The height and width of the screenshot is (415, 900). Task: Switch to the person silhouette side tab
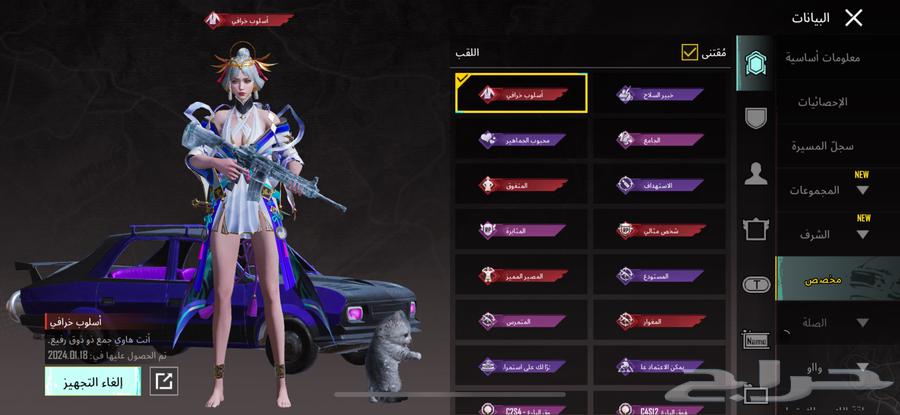[x=756, y=174]
